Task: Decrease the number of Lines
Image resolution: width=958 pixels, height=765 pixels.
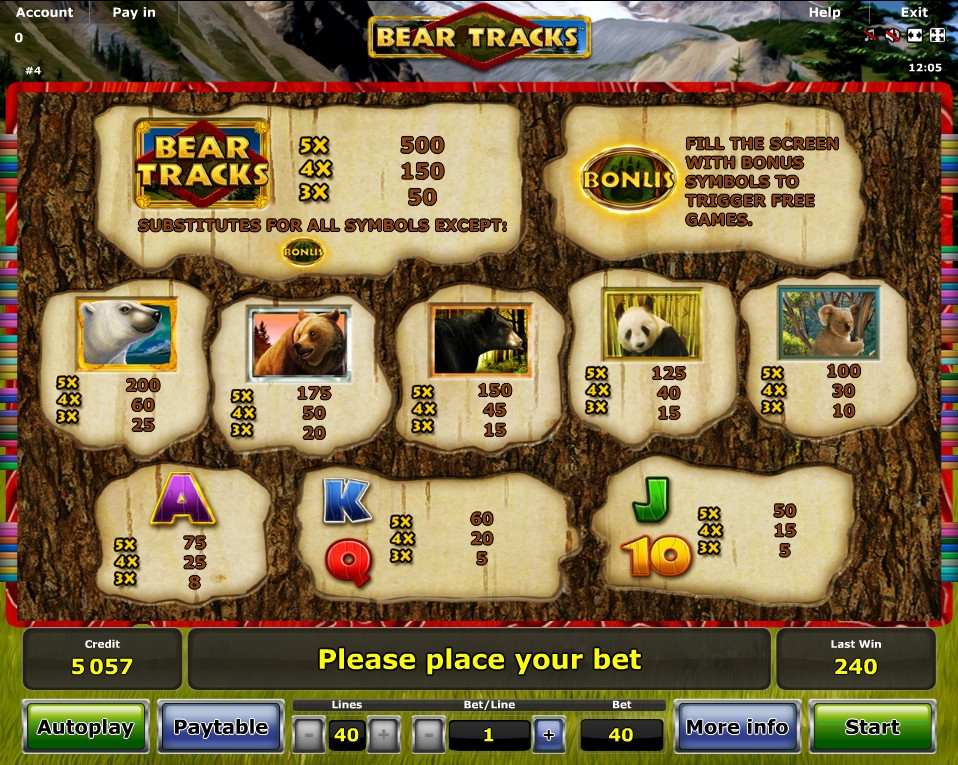Action: point(308,735)
